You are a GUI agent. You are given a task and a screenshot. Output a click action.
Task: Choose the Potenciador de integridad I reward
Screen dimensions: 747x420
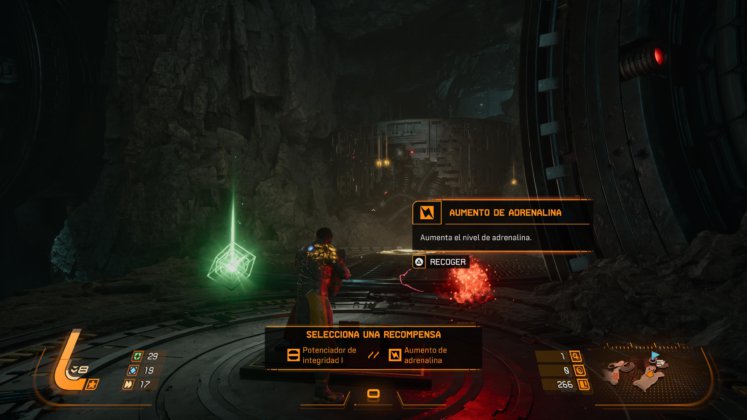322,354
